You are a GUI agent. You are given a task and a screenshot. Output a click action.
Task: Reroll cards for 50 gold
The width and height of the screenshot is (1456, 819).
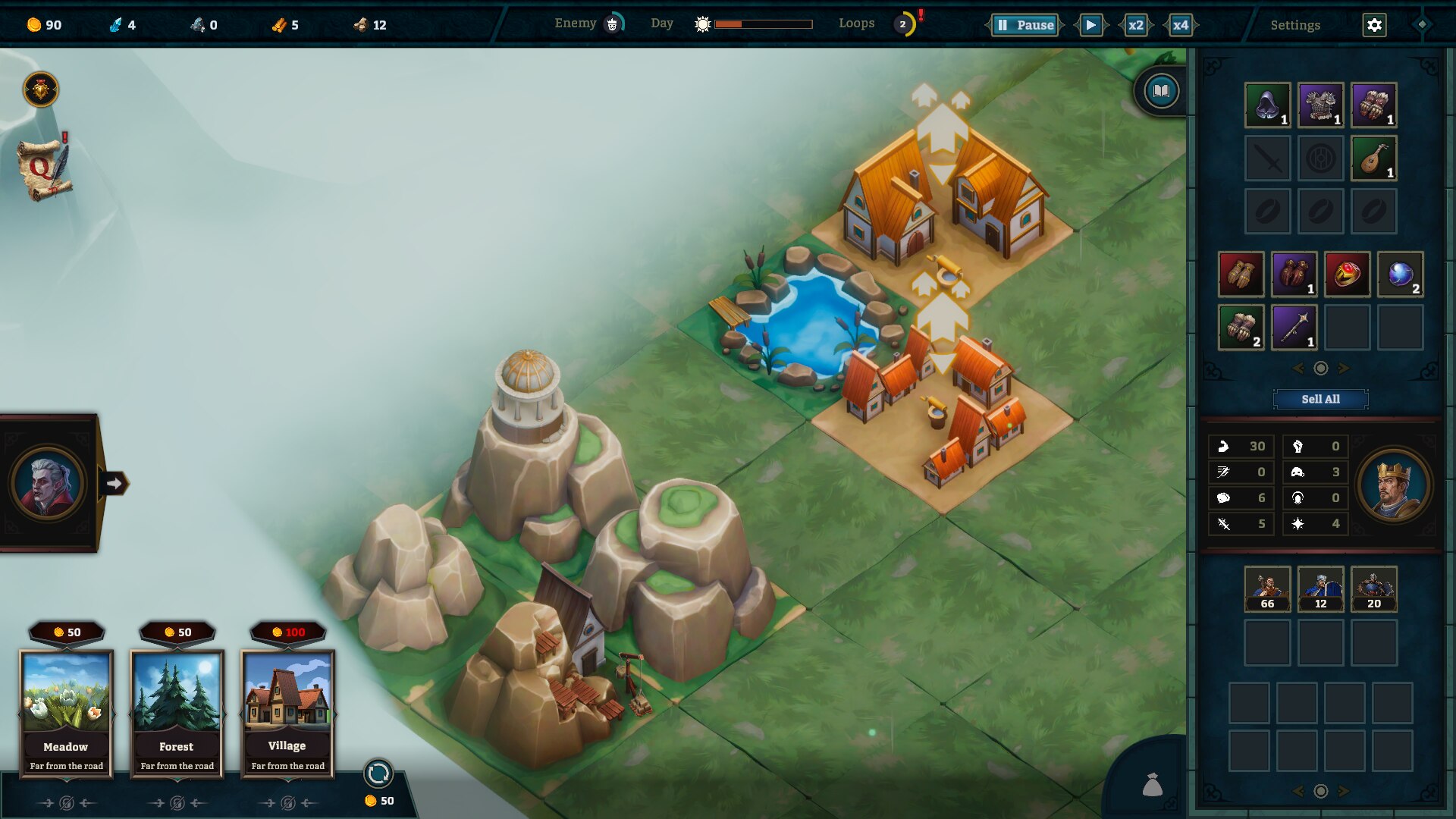[378, 774]
